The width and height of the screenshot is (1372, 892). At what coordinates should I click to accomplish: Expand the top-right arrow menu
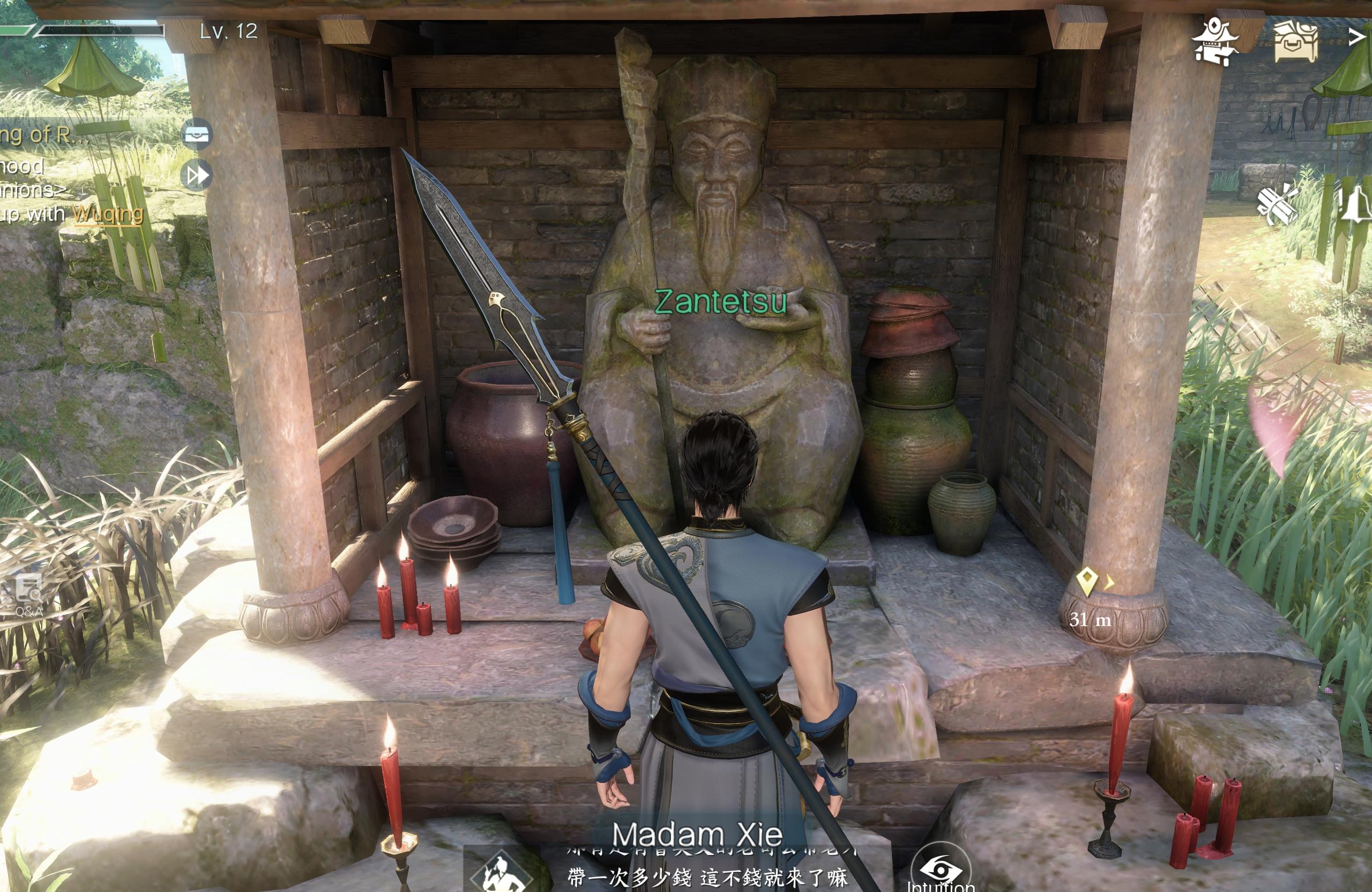pos(1358,37)
